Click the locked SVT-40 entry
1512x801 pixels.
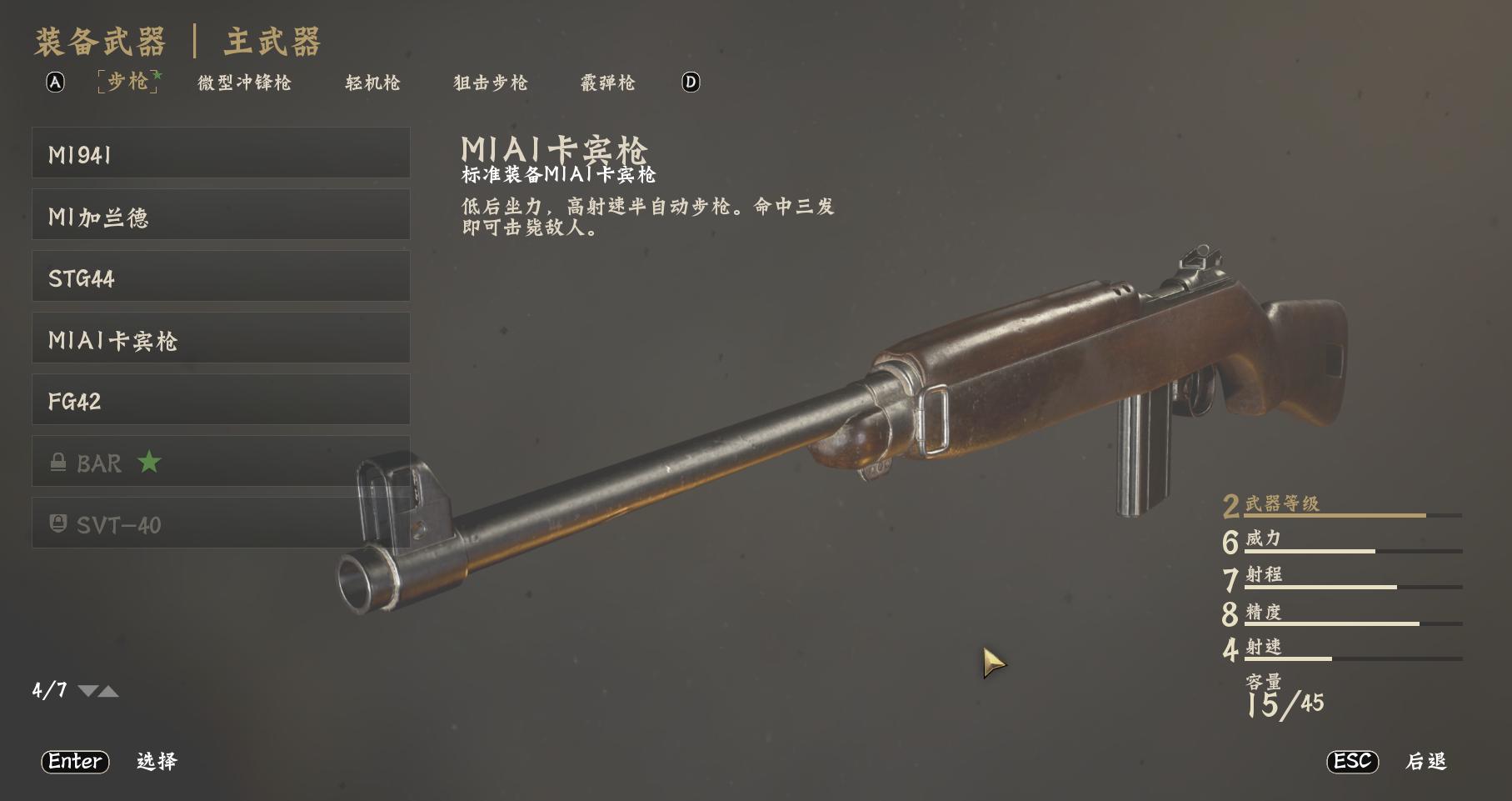[221, 523]
